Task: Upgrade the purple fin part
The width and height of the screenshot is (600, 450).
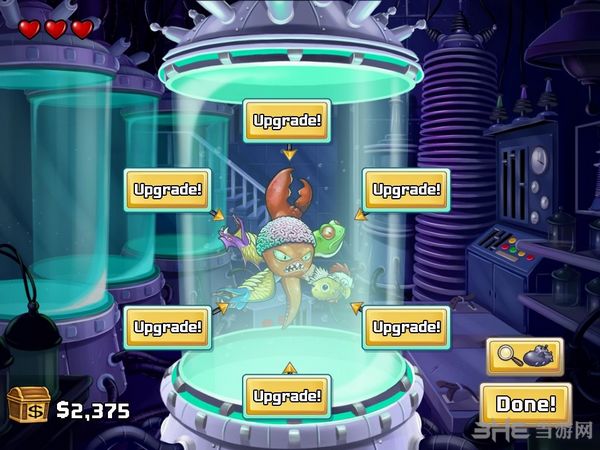Action: [x=166, y=188]
